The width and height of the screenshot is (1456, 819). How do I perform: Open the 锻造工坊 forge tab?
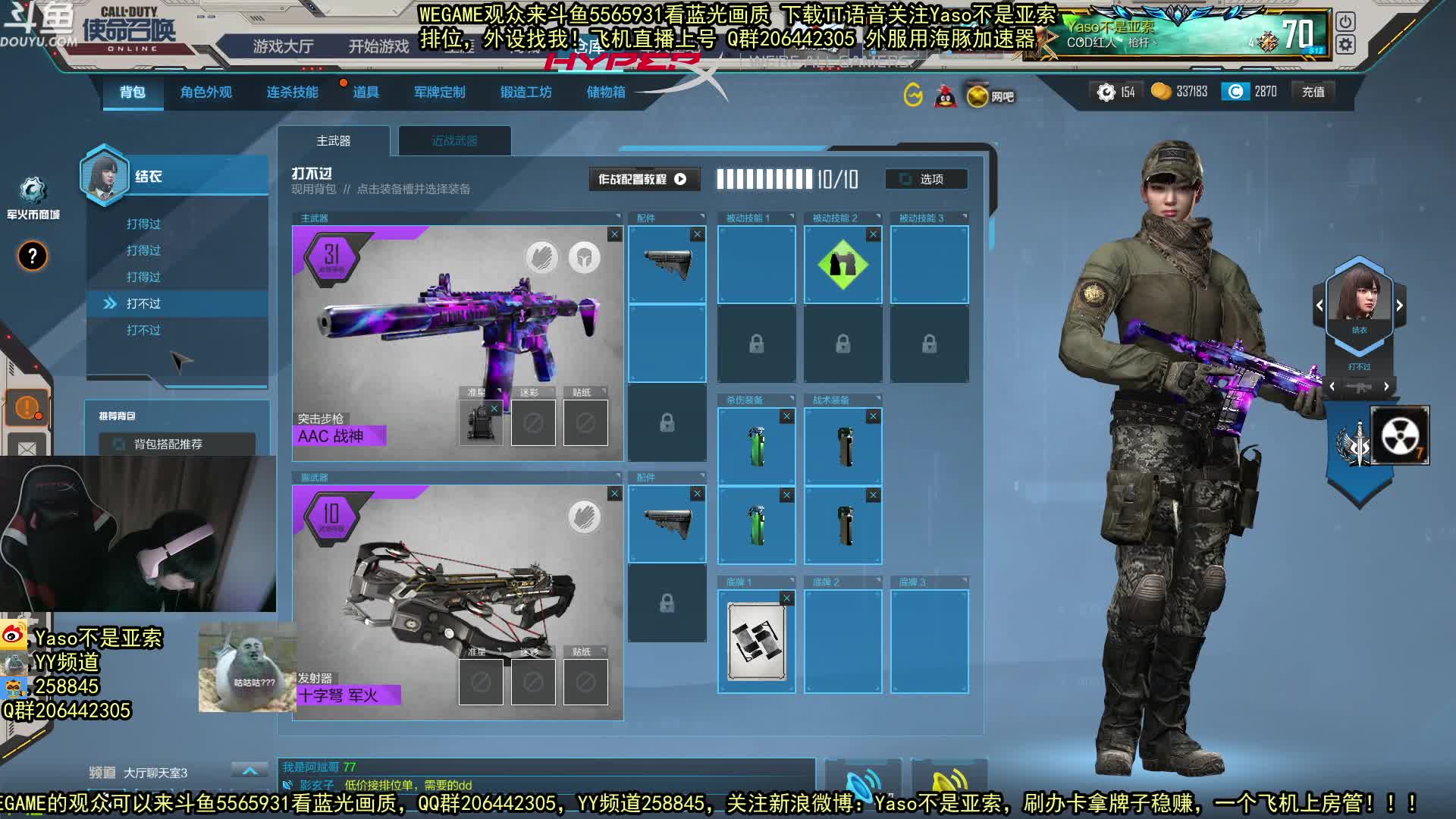click(x=526, y=93)
